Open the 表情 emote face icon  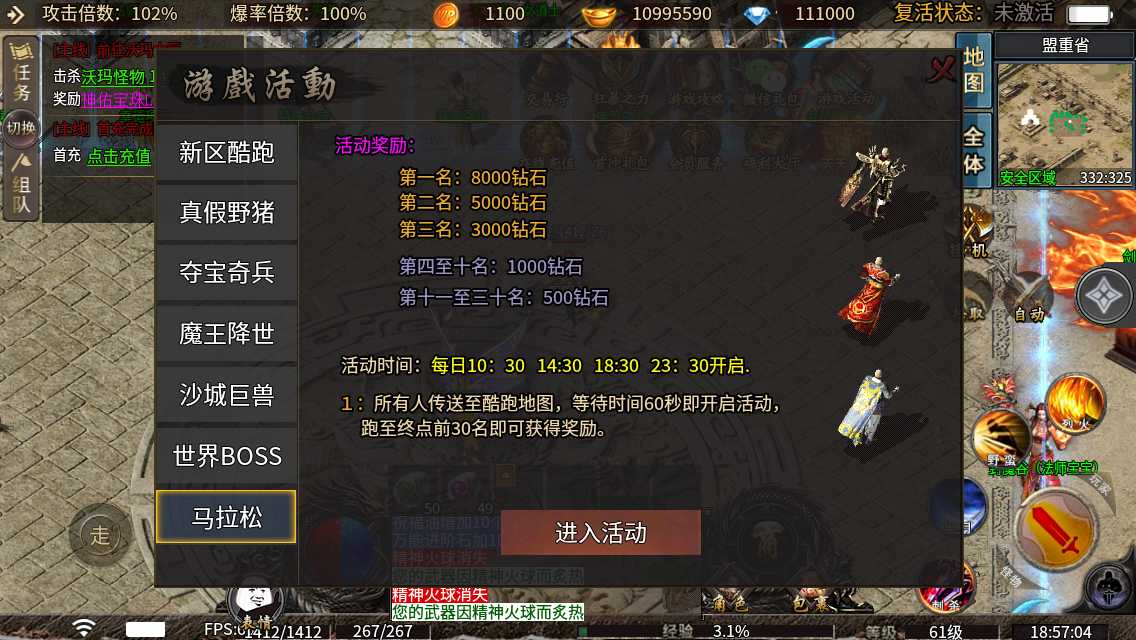[257, 603]
